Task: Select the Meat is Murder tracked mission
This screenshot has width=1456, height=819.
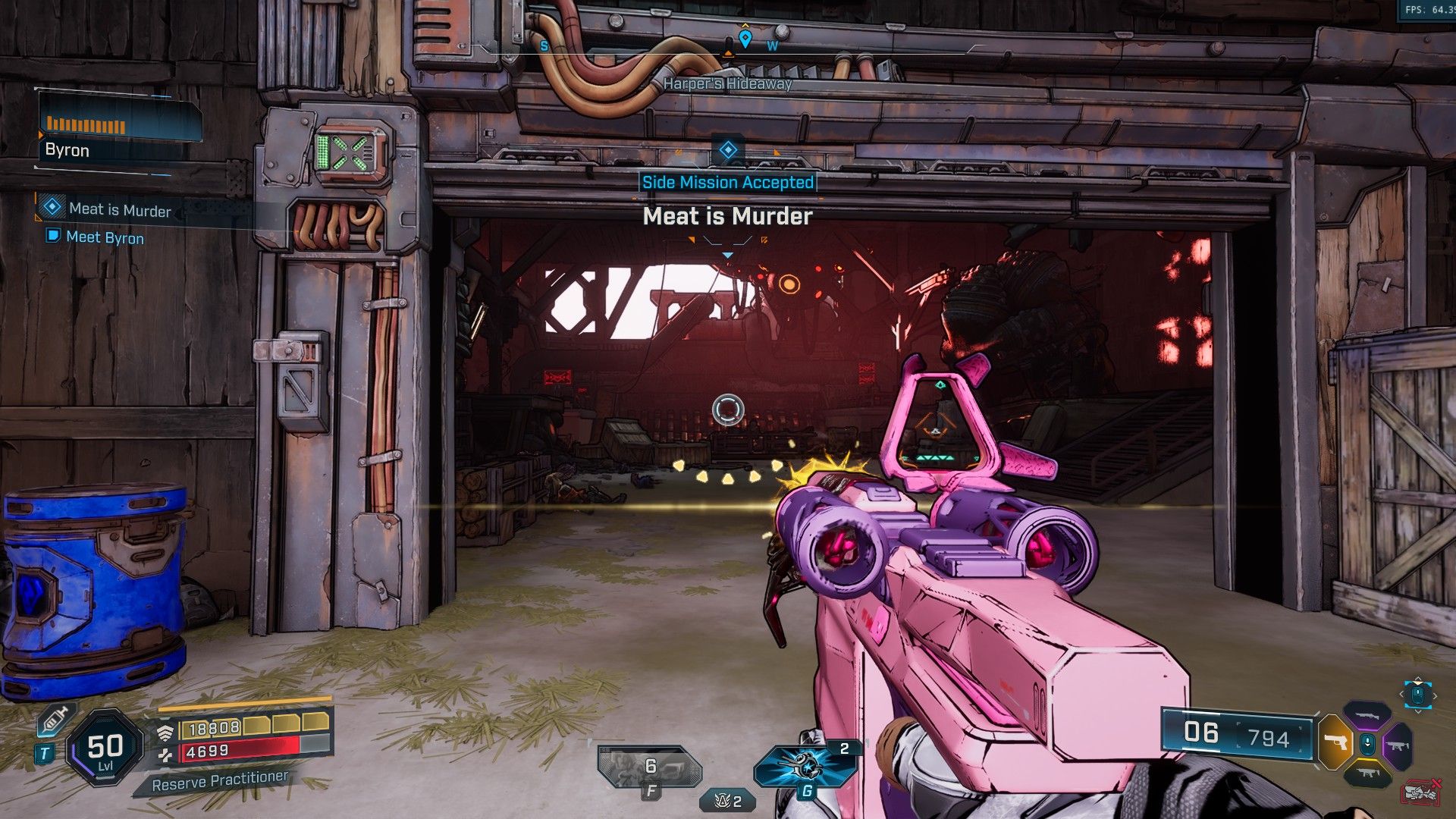Action: [119, 210]
